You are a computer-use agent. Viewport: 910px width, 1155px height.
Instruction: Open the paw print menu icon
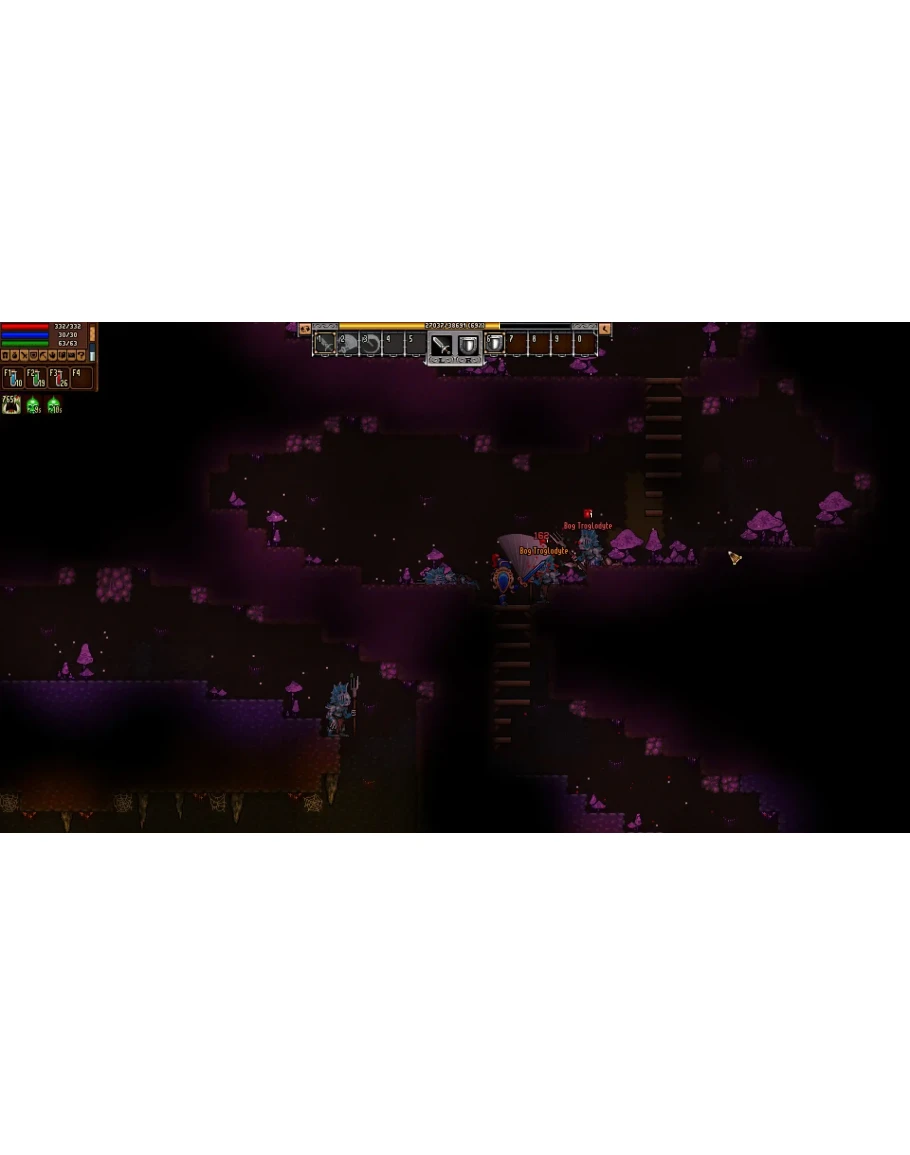click(x=53, y=355)
